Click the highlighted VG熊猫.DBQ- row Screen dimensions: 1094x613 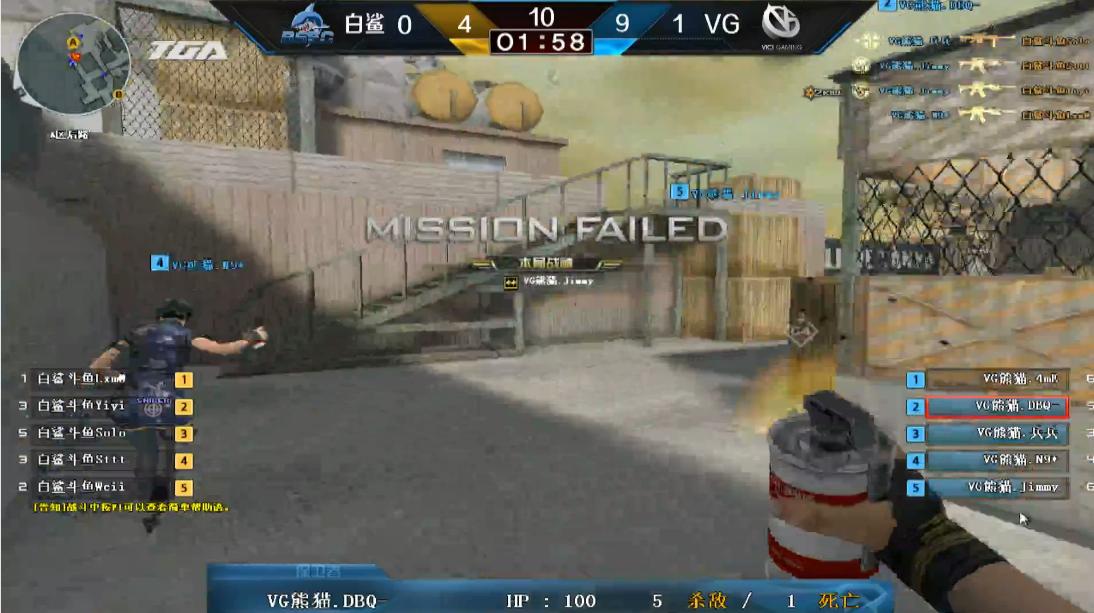tap(996, 407)
